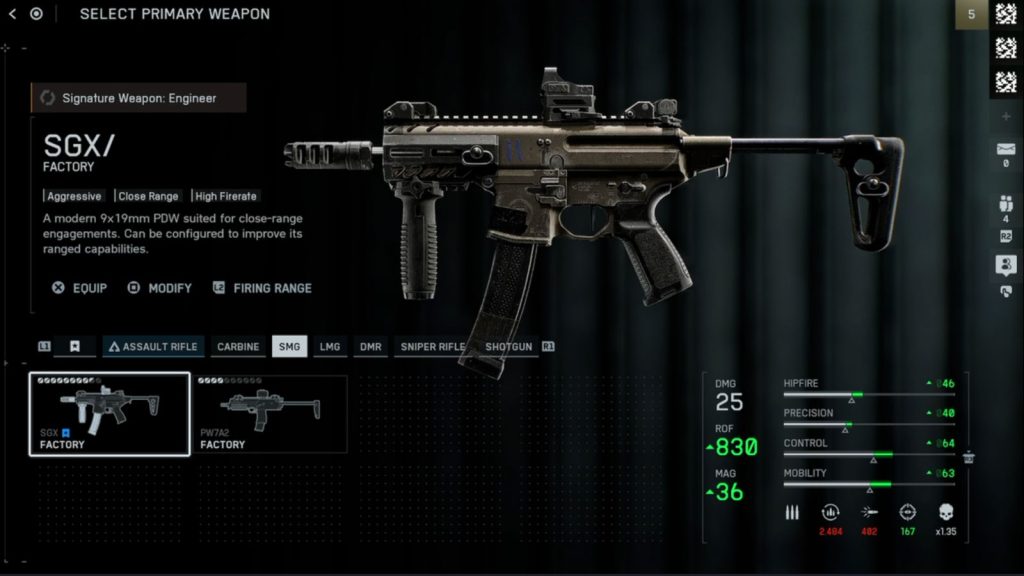Show the squad members icon

[x=1005, y=205]
